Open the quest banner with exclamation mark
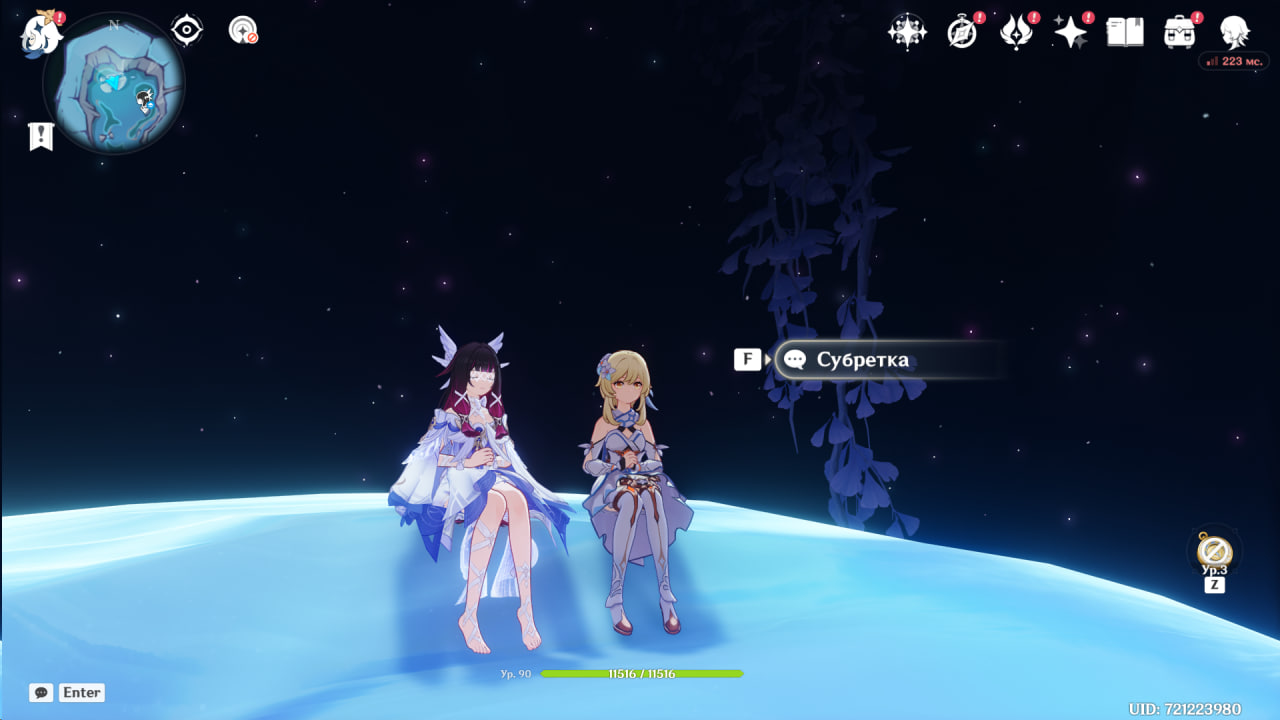This screenshot has height=720, width=1280. (x=41, y=137)
